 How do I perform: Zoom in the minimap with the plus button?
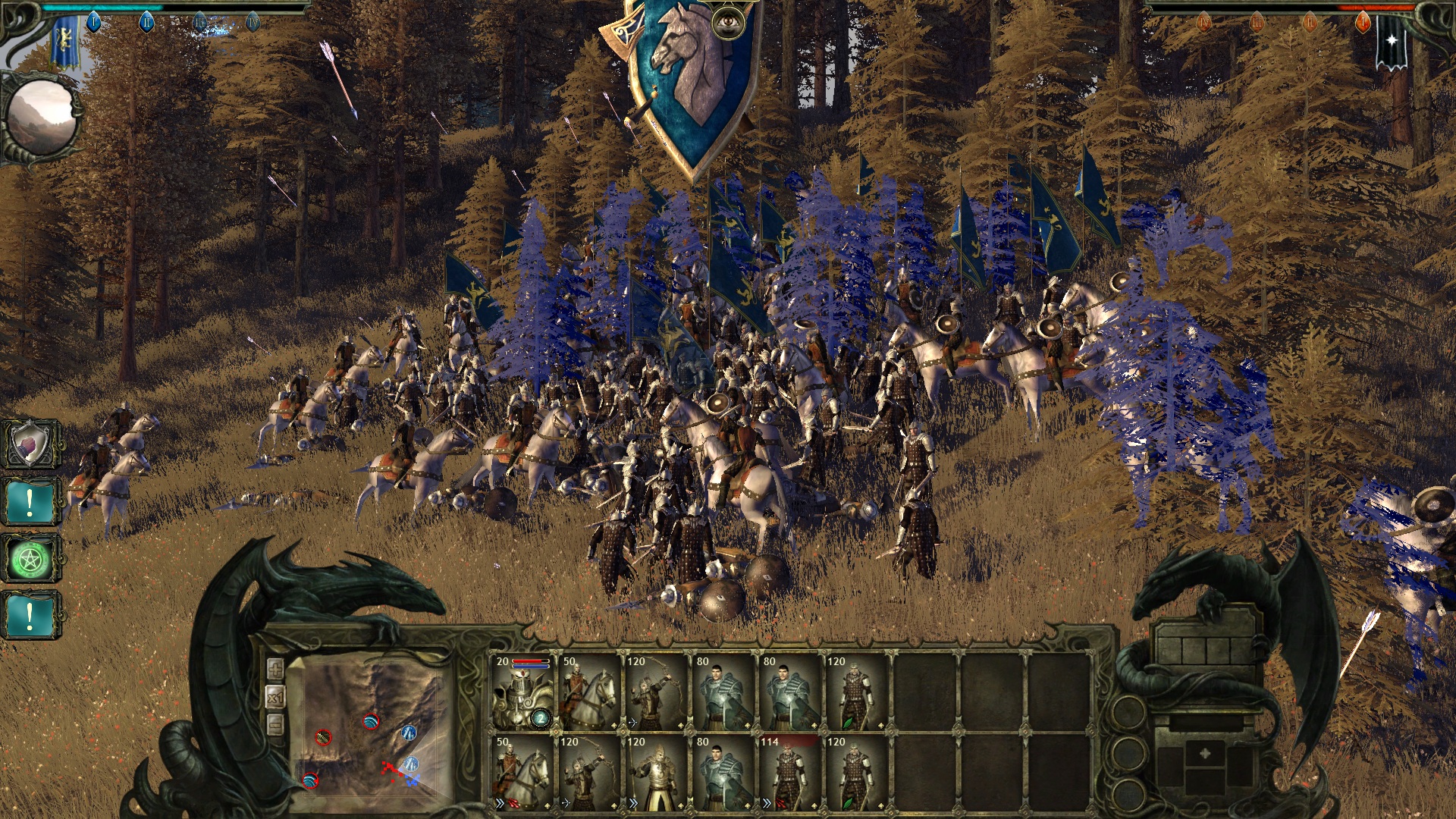(275, 670)
